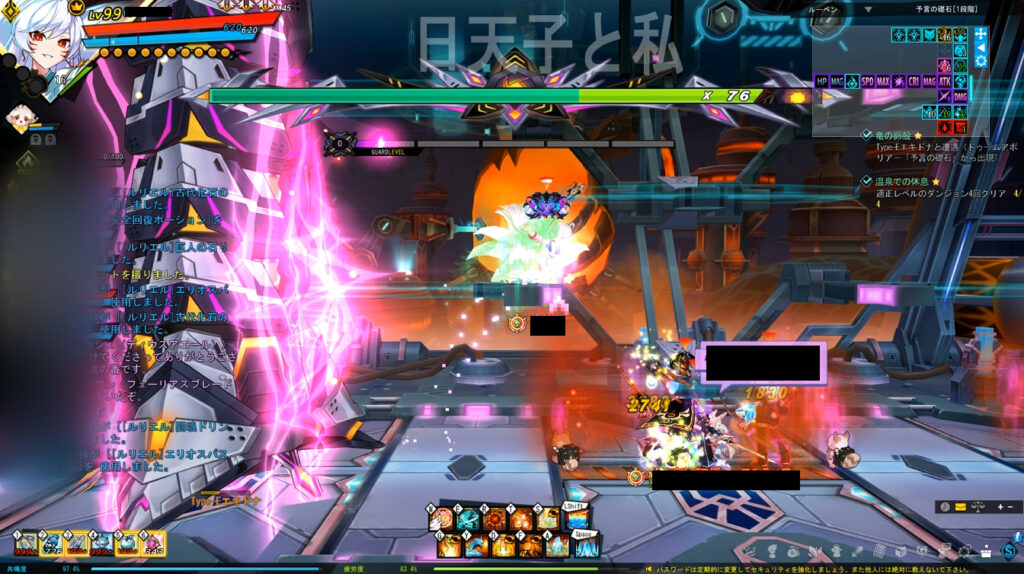The width and height of the screenshot is (1024, 574).
Task: Activate the skill in the LShift slot
Action: coord(576,518)
